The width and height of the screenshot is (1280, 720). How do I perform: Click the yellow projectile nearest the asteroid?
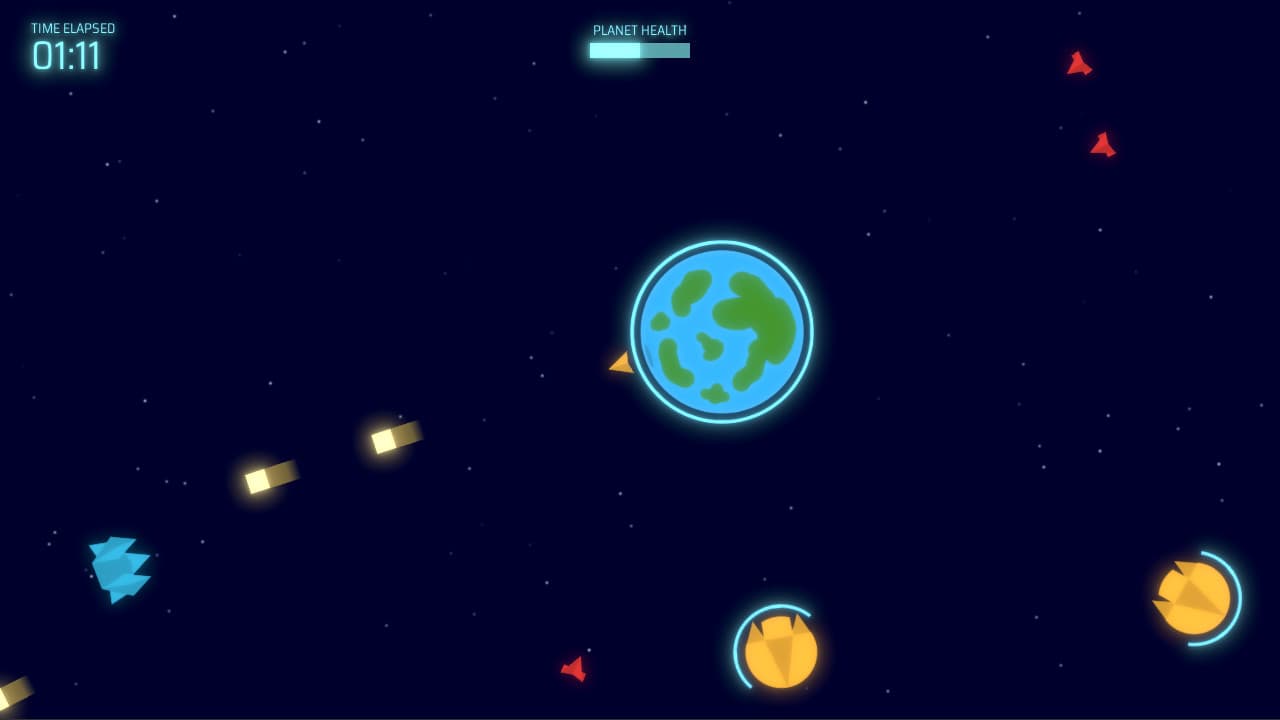[270, 477]
